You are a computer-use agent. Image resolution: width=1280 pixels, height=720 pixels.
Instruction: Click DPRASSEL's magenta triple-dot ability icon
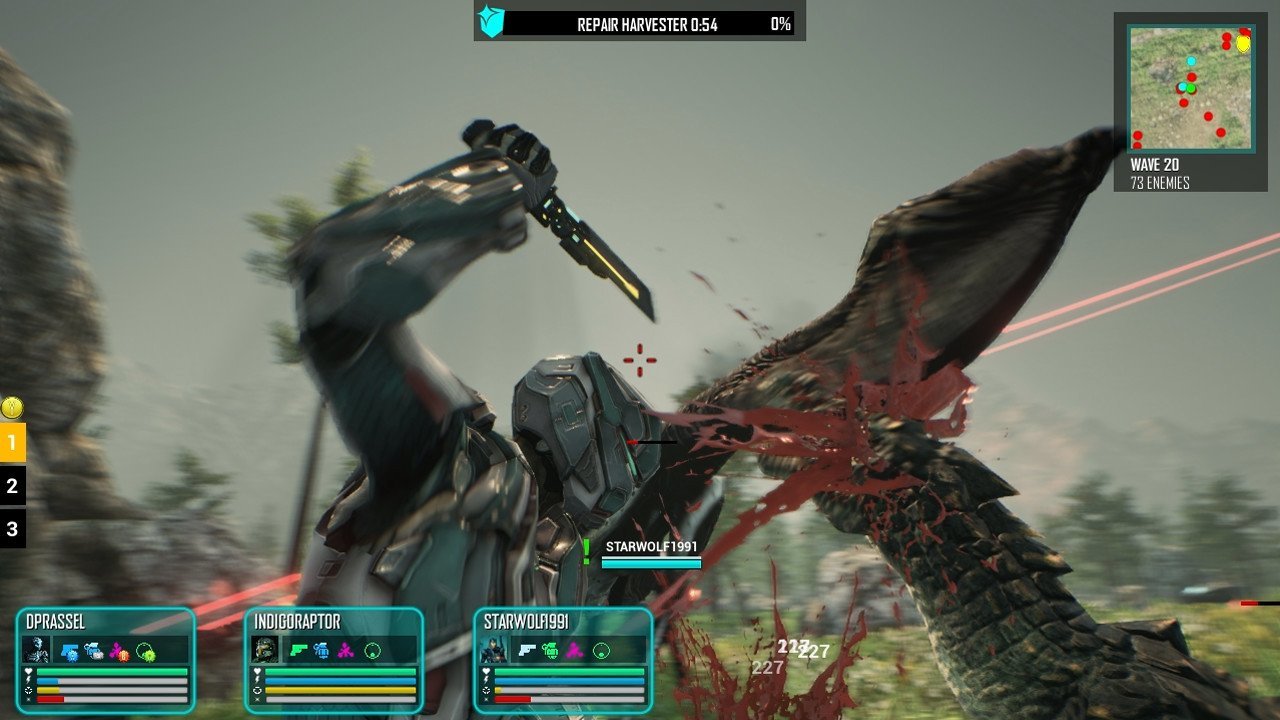tap(120, 651)
